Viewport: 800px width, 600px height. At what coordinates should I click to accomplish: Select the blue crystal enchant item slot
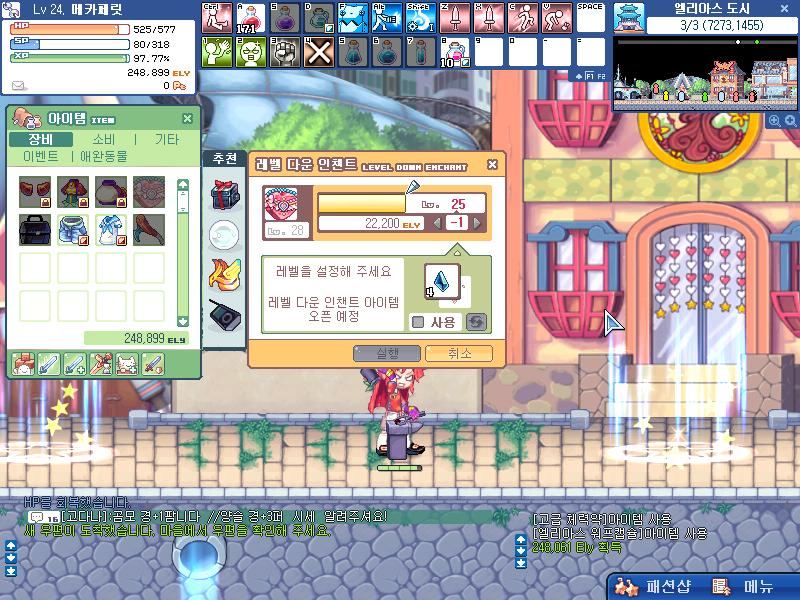click(x=441, y=281)
